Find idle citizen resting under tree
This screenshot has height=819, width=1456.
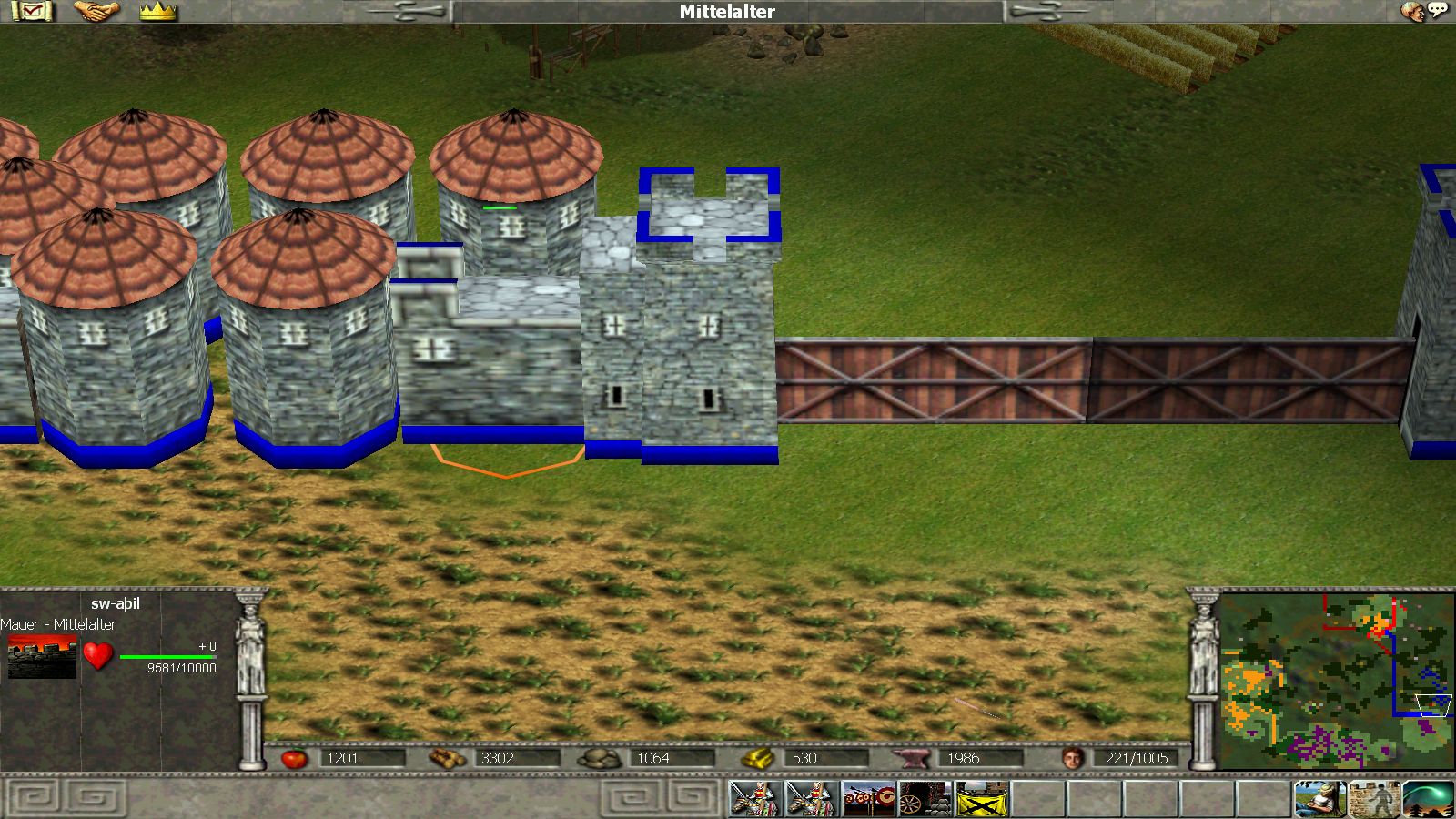(x=1320, y=800)
